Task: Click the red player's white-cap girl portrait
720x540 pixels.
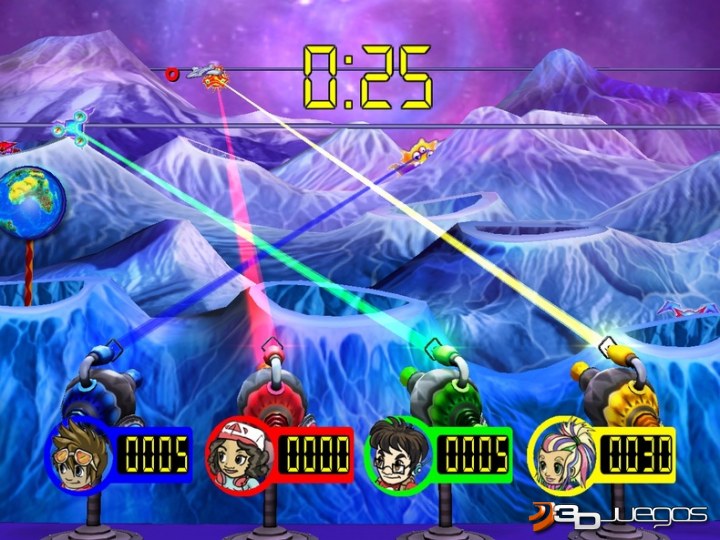Action: (x=241, y=455)
